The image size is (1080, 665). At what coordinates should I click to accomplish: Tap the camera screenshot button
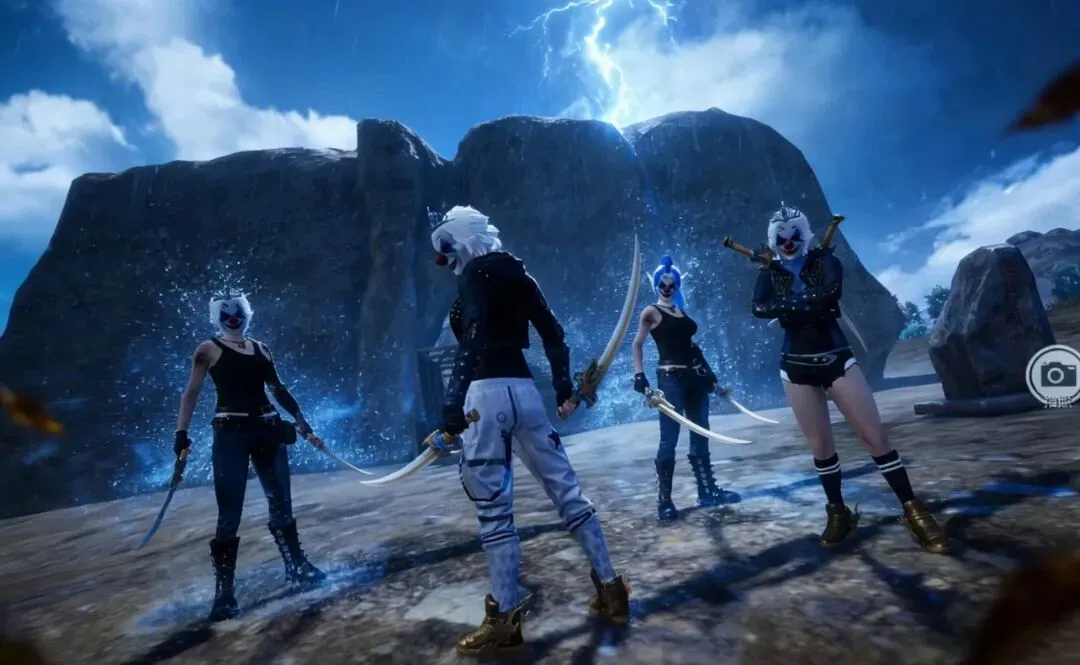pyautogui.click(x=1056, y=374)
